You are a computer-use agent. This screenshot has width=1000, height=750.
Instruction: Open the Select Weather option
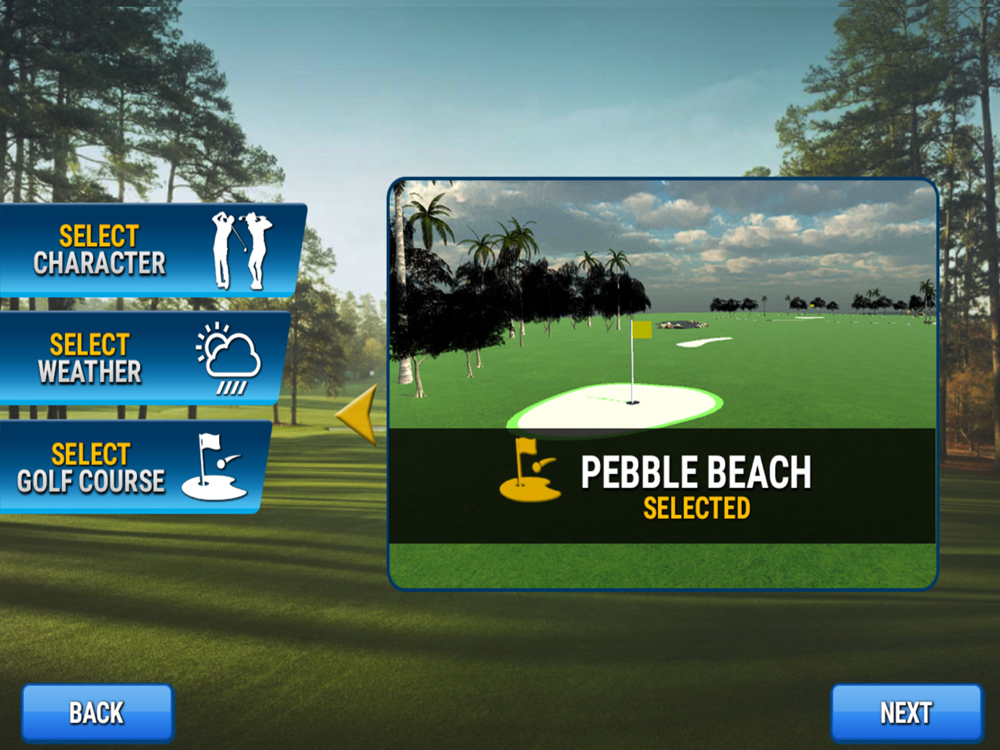140,358
